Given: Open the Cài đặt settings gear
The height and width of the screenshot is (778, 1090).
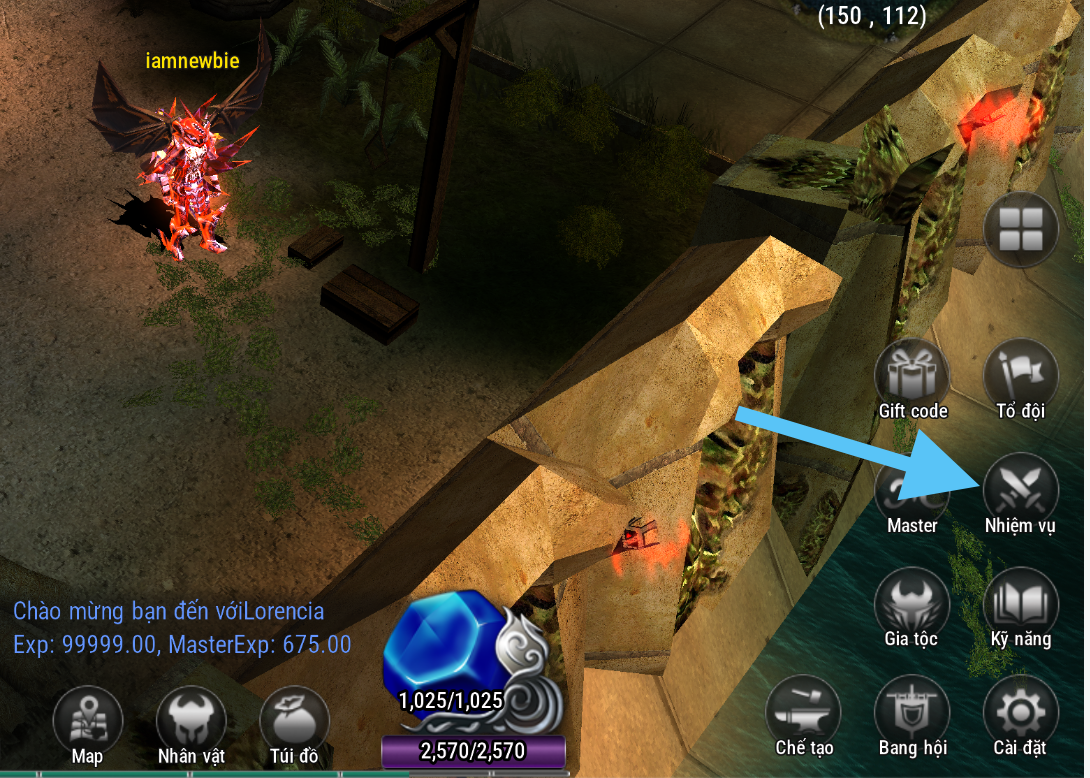Looking at the screenshot, I should click(1020, 713).
